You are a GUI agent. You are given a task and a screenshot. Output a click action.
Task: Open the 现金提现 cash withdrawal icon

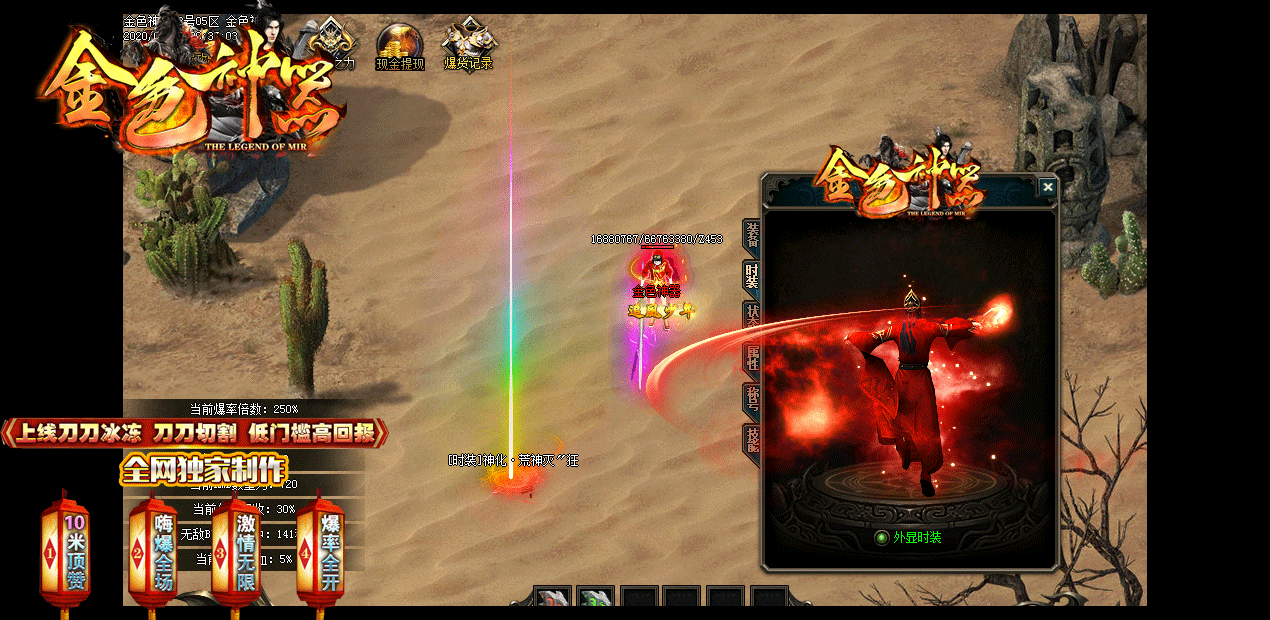[x=400, y=44]
